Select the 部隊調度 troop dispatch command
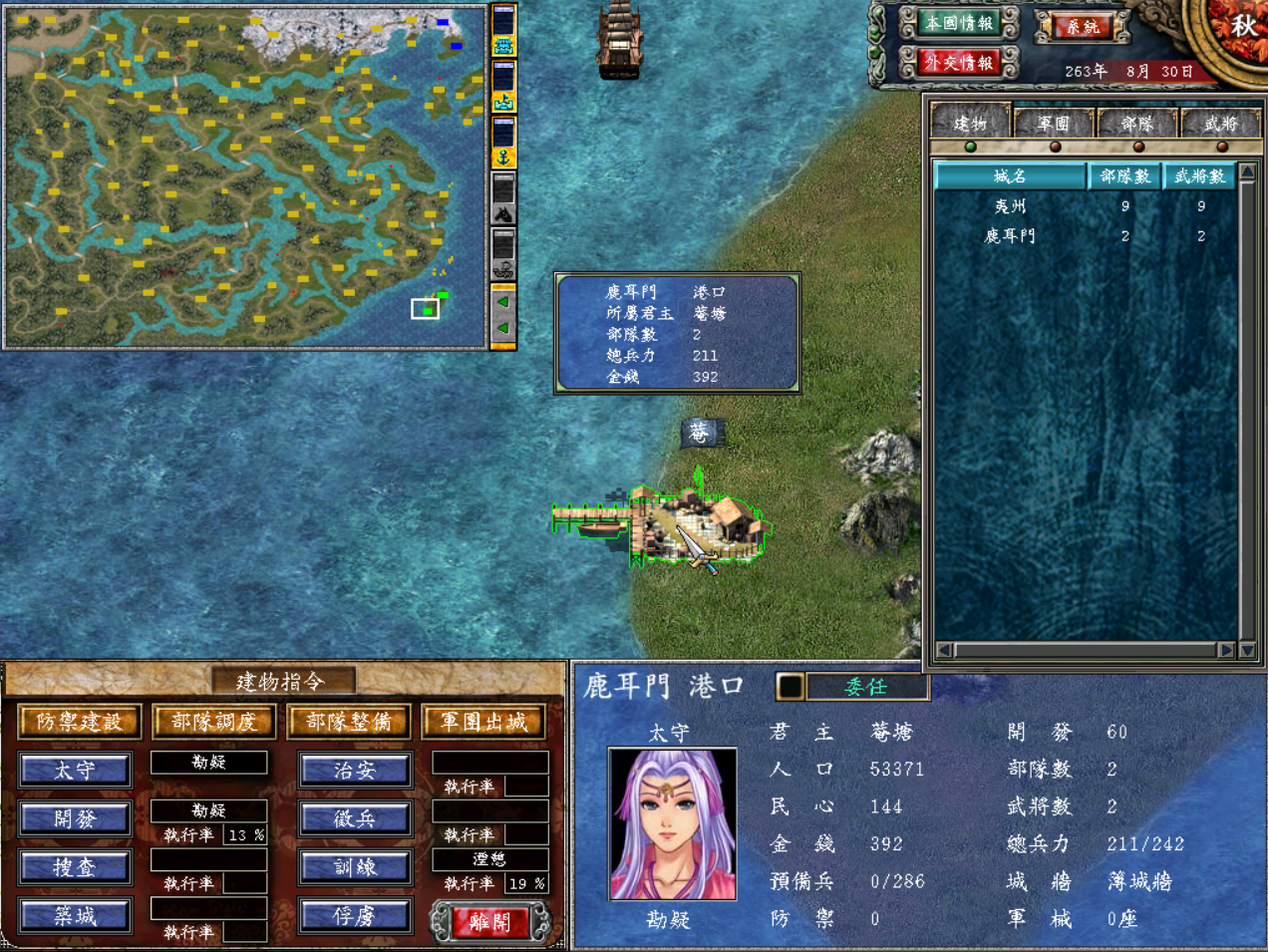This screenshot has width=1268, height=952. click(213, 722)
